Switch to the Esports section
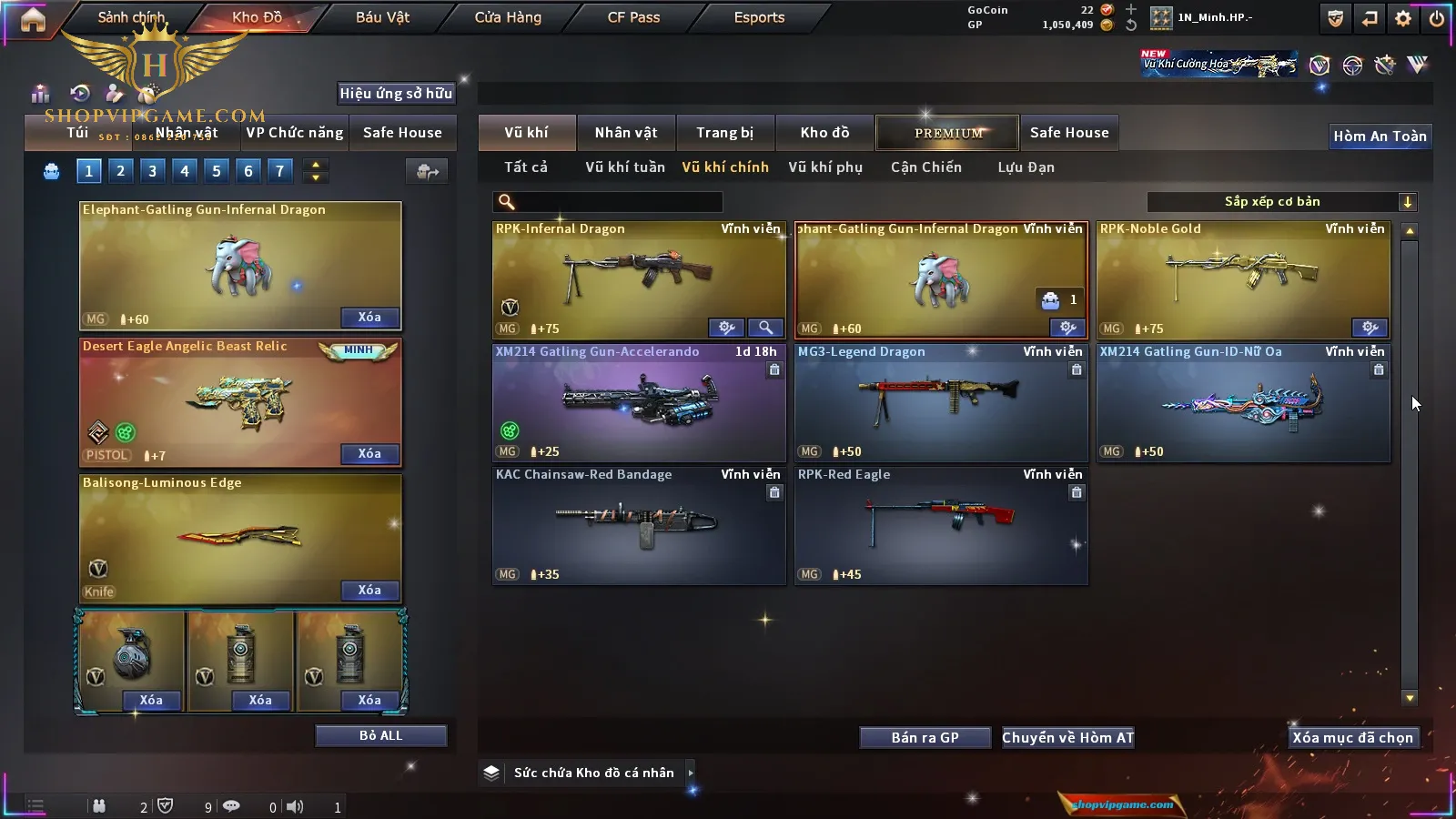This screenshot has height=819, width=1456. 759,17
